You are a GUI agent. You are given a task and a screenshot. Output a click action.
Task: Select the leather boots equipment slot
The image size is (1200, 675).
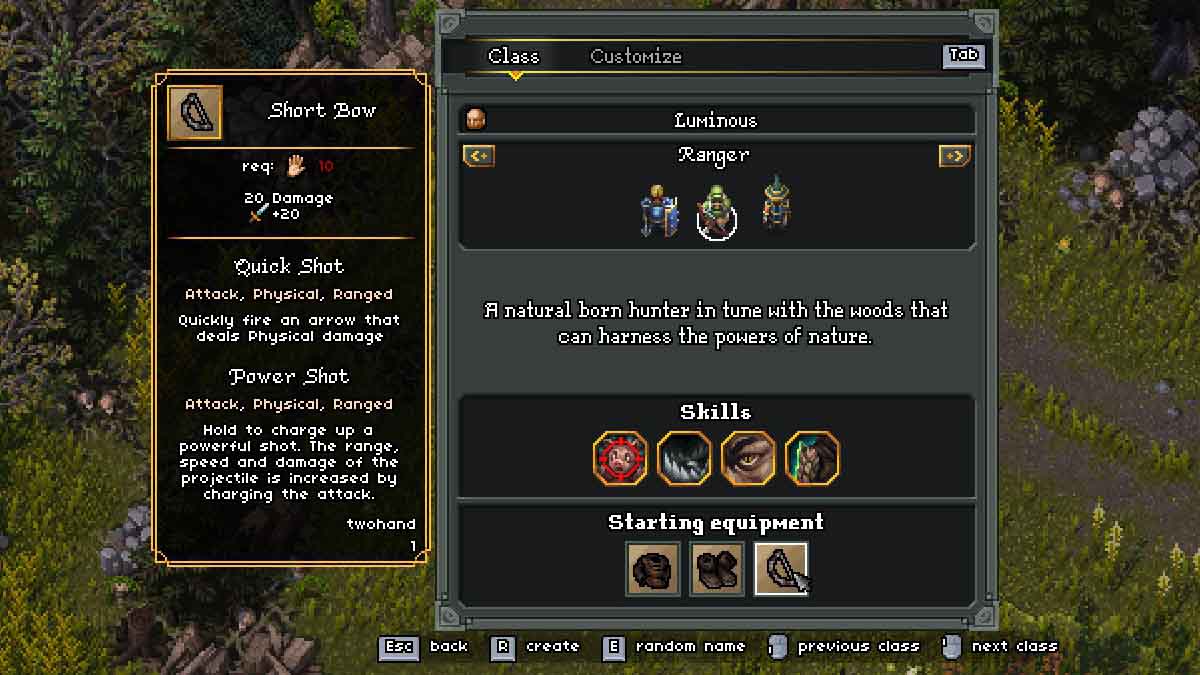[x=717, y=568]
